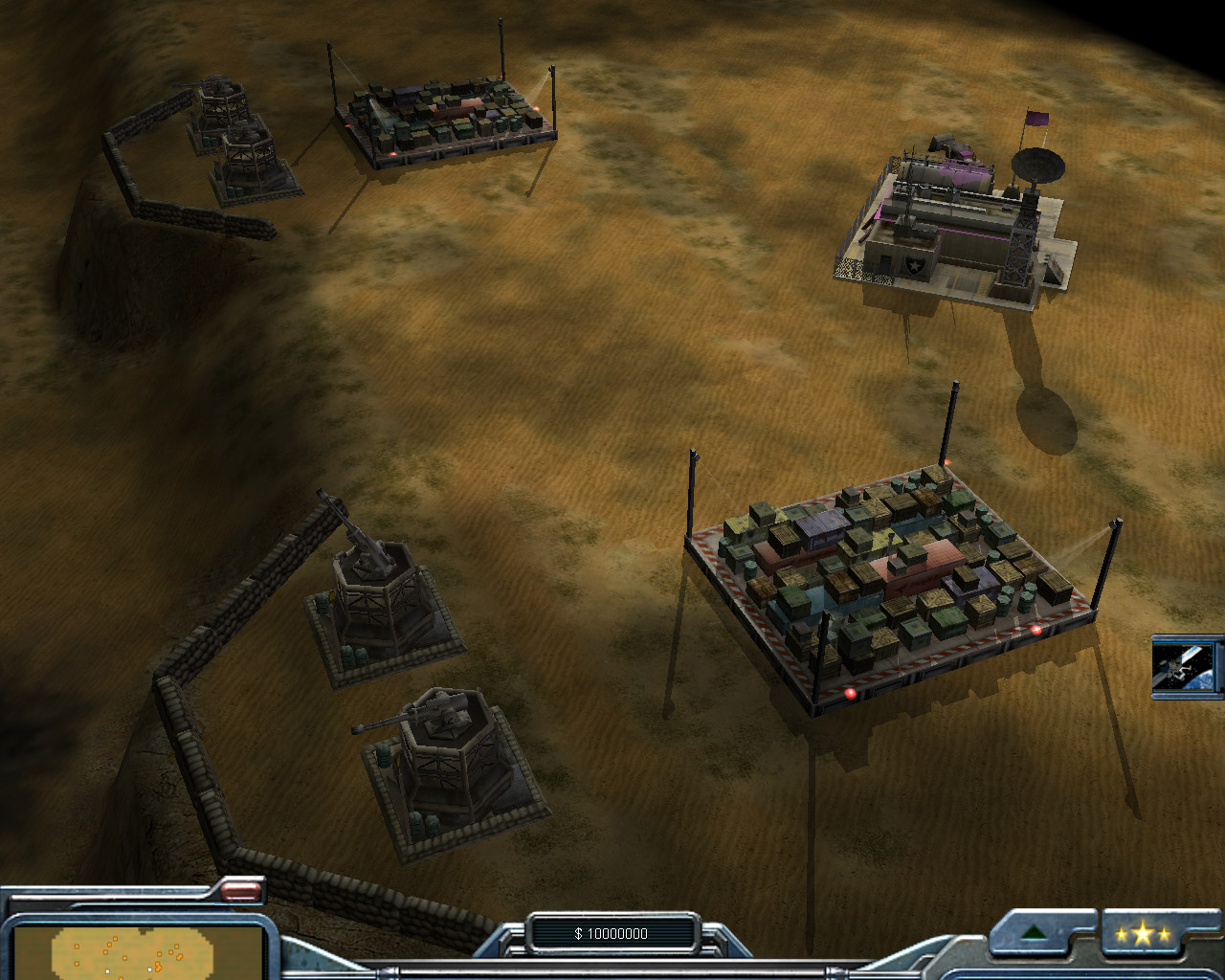Click the red button above the minimap
Viewport: 1225px width, 980px height.
point(242,892)
